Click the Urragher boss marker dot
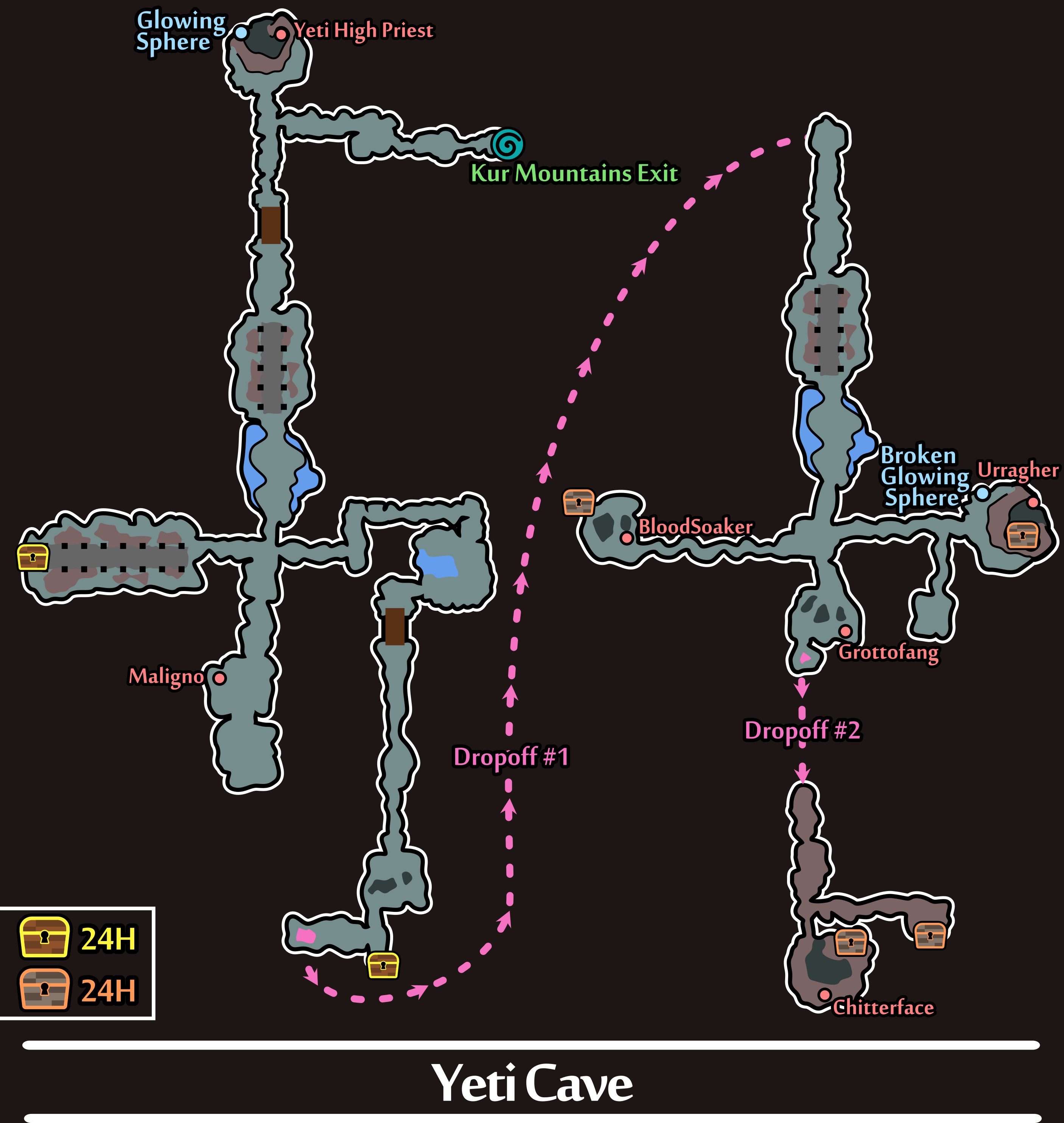This screenshot has width=1064, height=1123. pyautogui.click(x=1033, y=502)
